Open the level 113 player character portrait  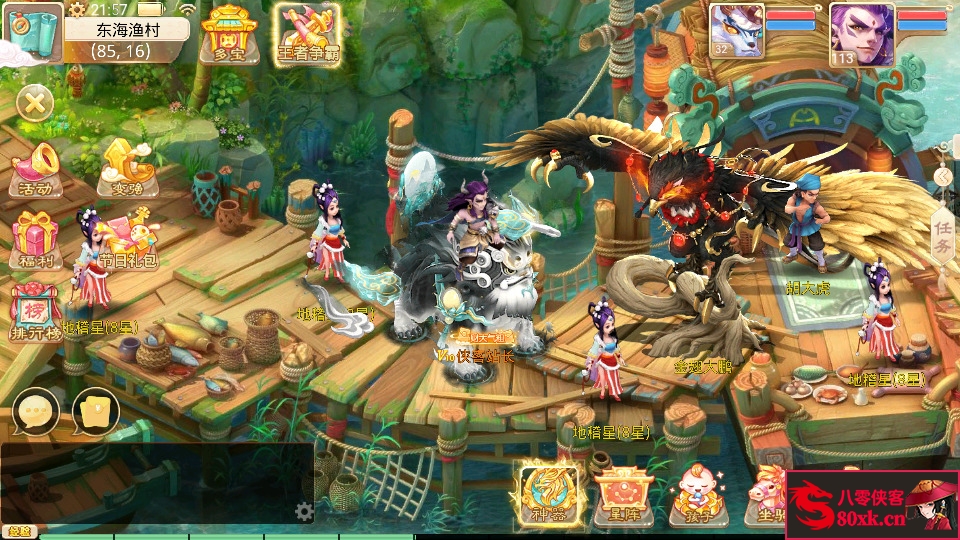(857, 31)
